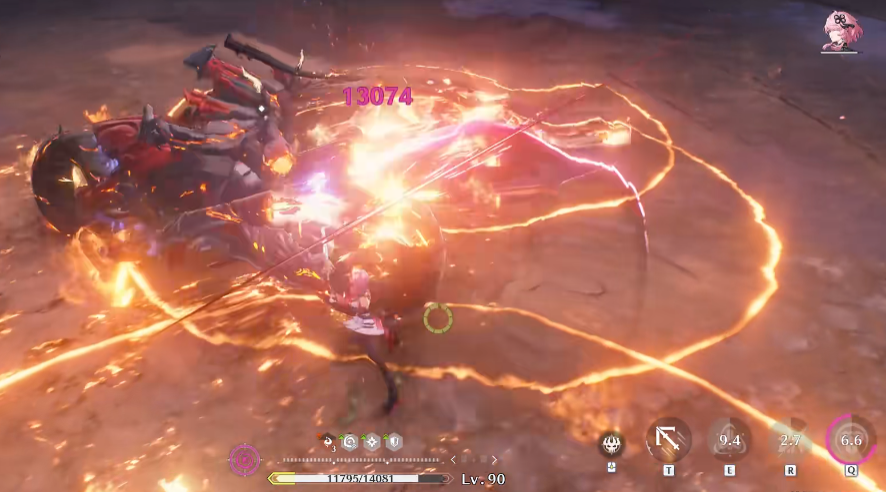Activate the skill with 2.7 cooldown
Viewport: 886px width, 492px height.
pos(790,439)
